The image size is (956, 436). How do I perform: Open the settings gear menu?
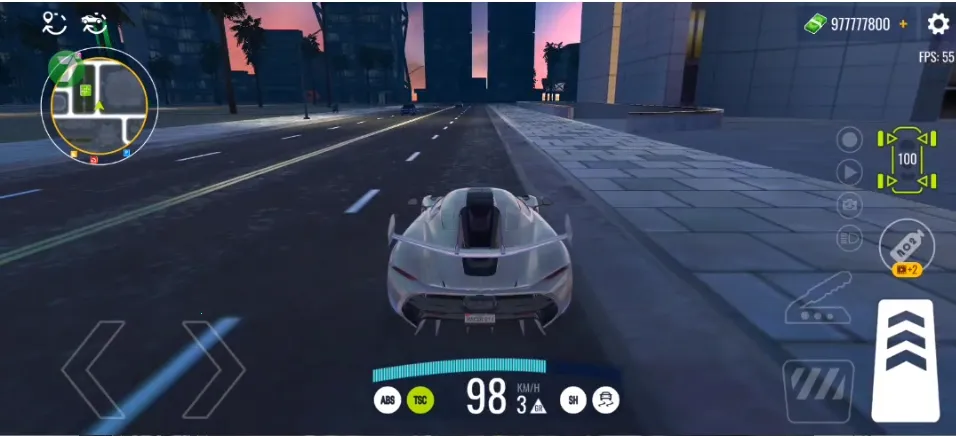(938, 24)
